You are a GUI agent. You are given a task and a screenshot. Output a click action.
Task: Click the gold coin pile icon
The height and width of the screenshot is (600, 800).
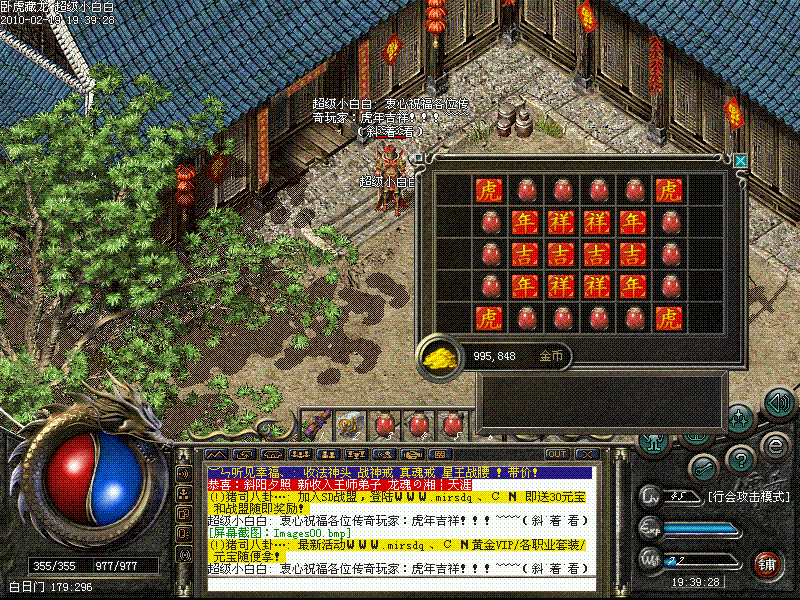438,356
